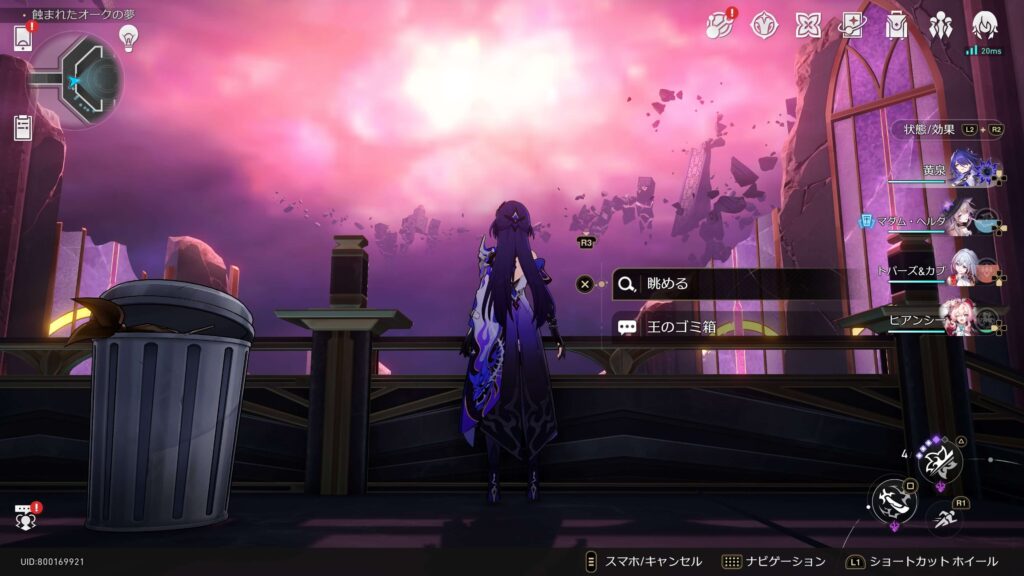Image resolution: width=1024 pixels, height=576 pixels.
Task: Open the event icon with red alert
Action: [720, 25]
